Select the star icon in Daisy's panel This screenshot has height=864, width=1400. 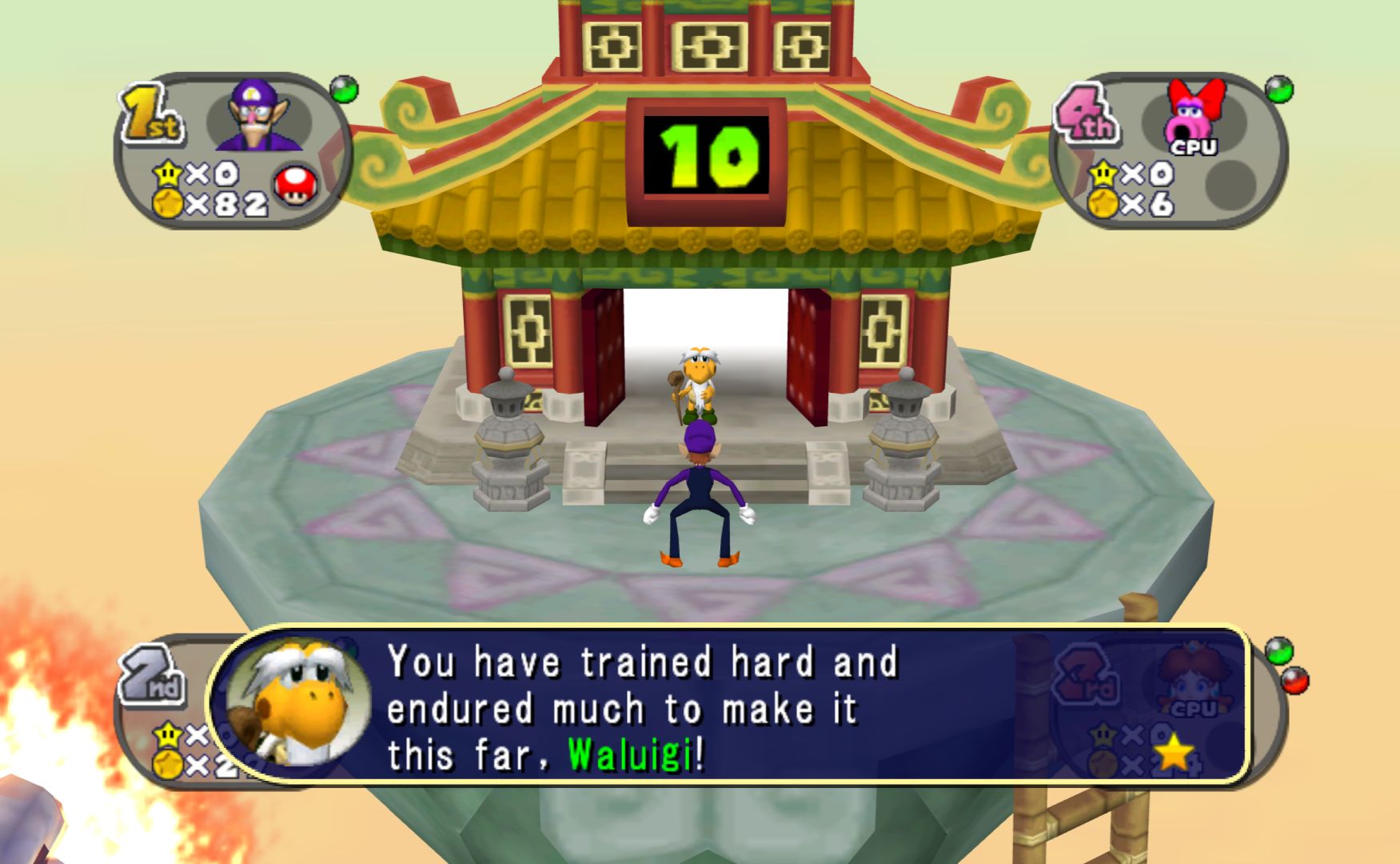(1173, 754)
